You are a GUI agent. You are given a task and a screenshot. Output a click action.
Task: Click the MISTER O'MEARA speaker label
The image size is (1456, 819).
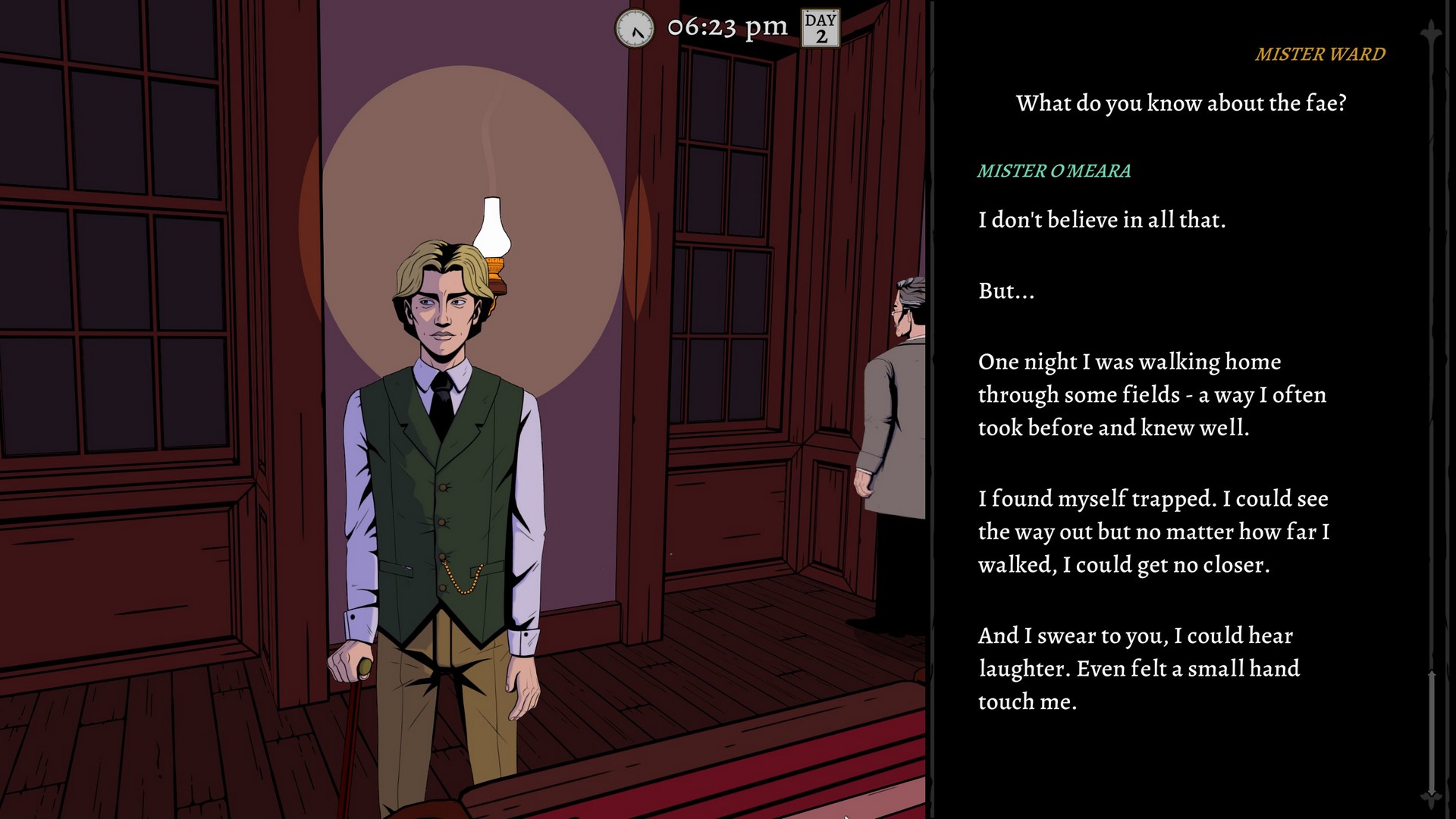coord(1054,171)
